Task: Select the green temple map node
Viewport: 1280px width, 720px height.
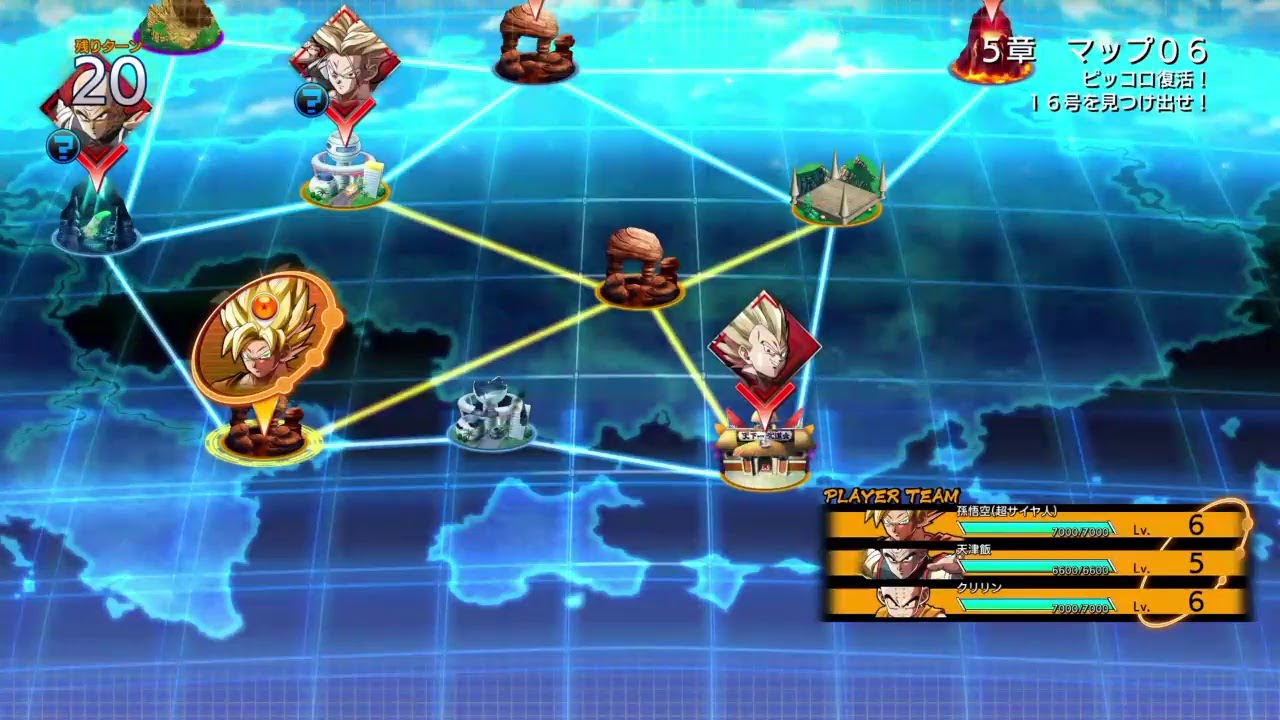Action: tap(835, 190)
